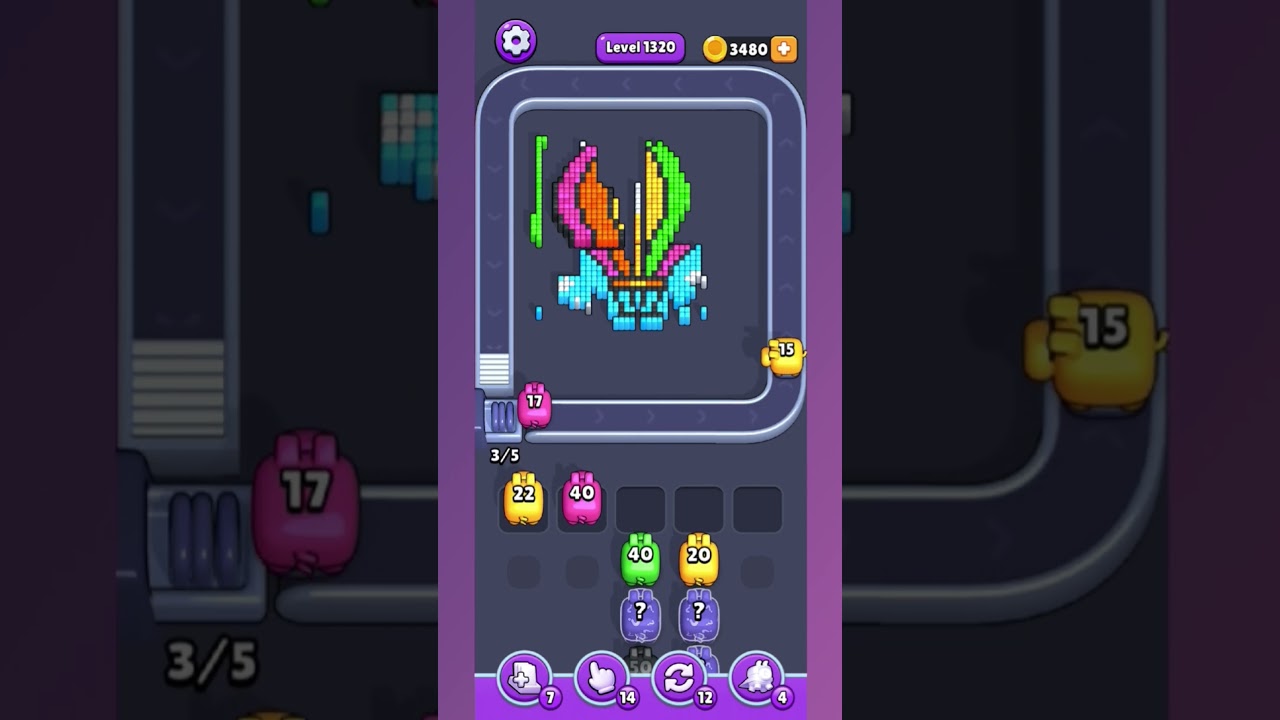Image resolution: width=1280 pixels, height=720 pixels.
Task: Open the Level 1320 banner
Action: pos(640,47)
